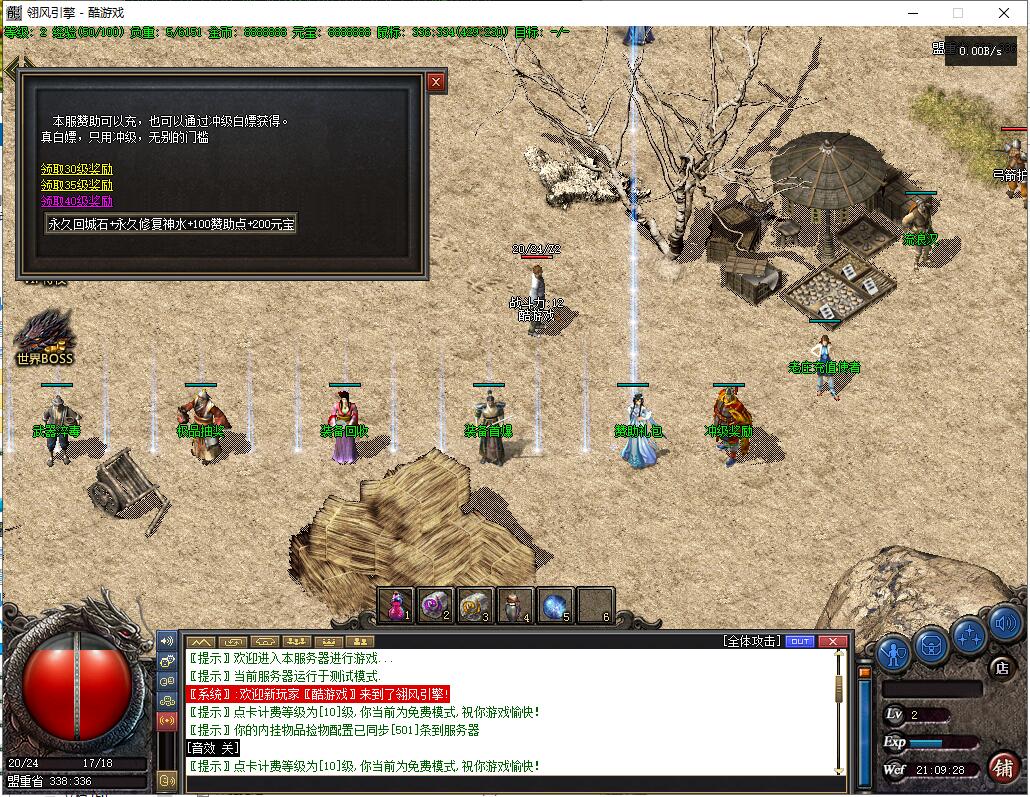Select the purple orb item in slot 2
1030x797 pixels.
pos(435,606)
